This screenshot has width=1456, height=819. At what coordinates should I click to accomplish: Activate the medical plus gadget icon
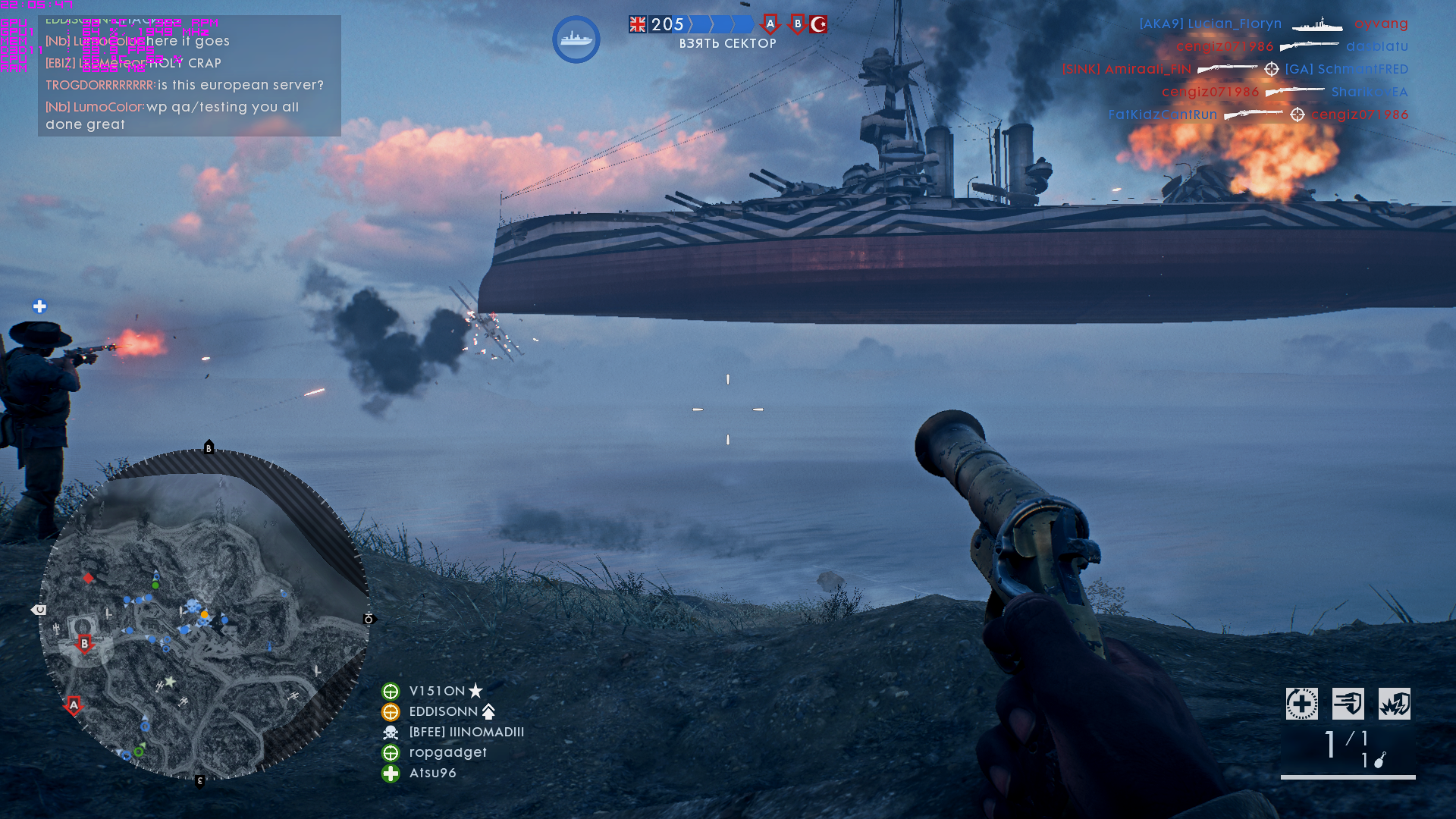(1301, 704)
